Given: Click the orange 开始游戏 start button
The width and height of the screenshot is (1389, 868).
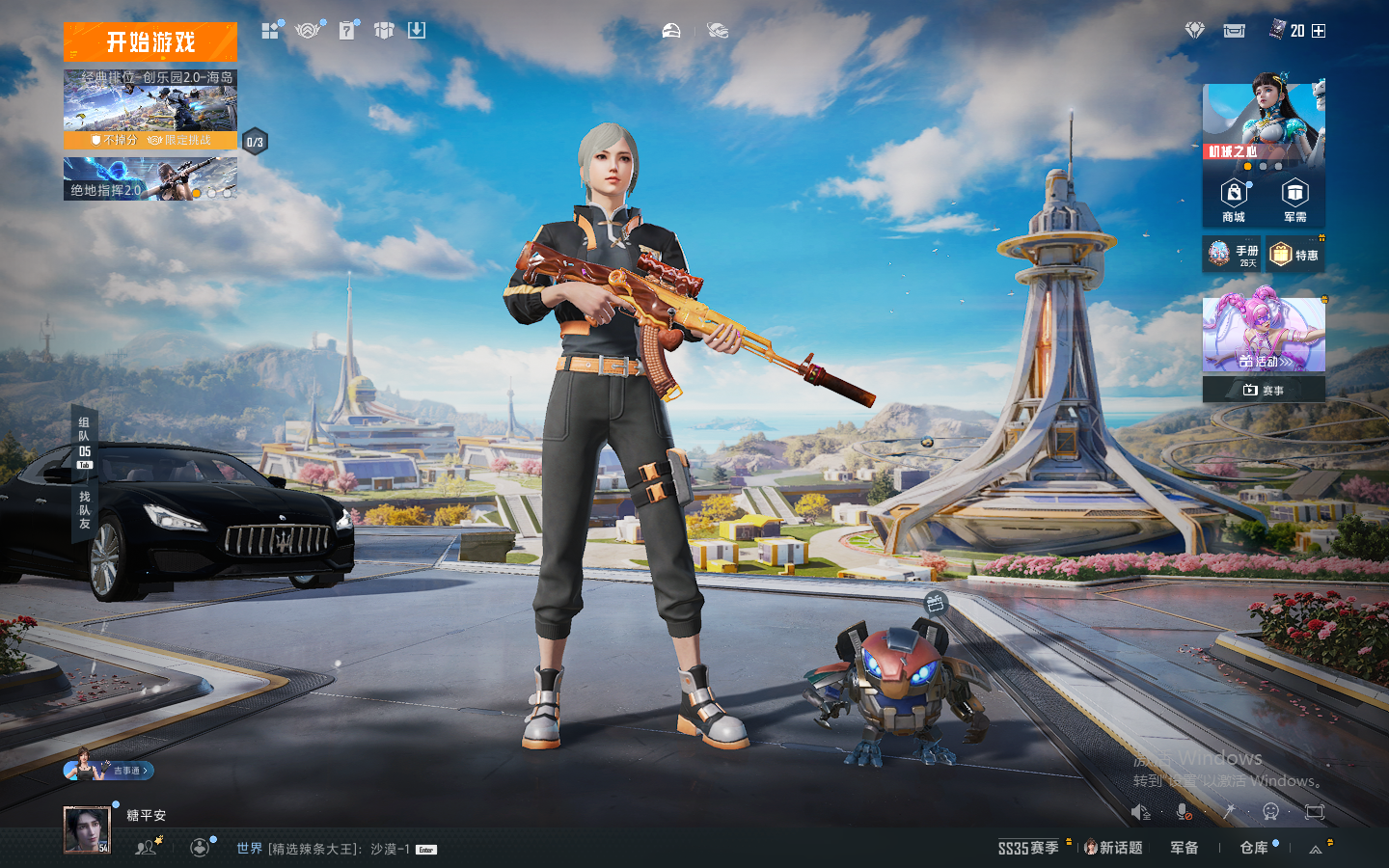Looking at the screenshot, I should pyautogui.click(x=150, y=42).
